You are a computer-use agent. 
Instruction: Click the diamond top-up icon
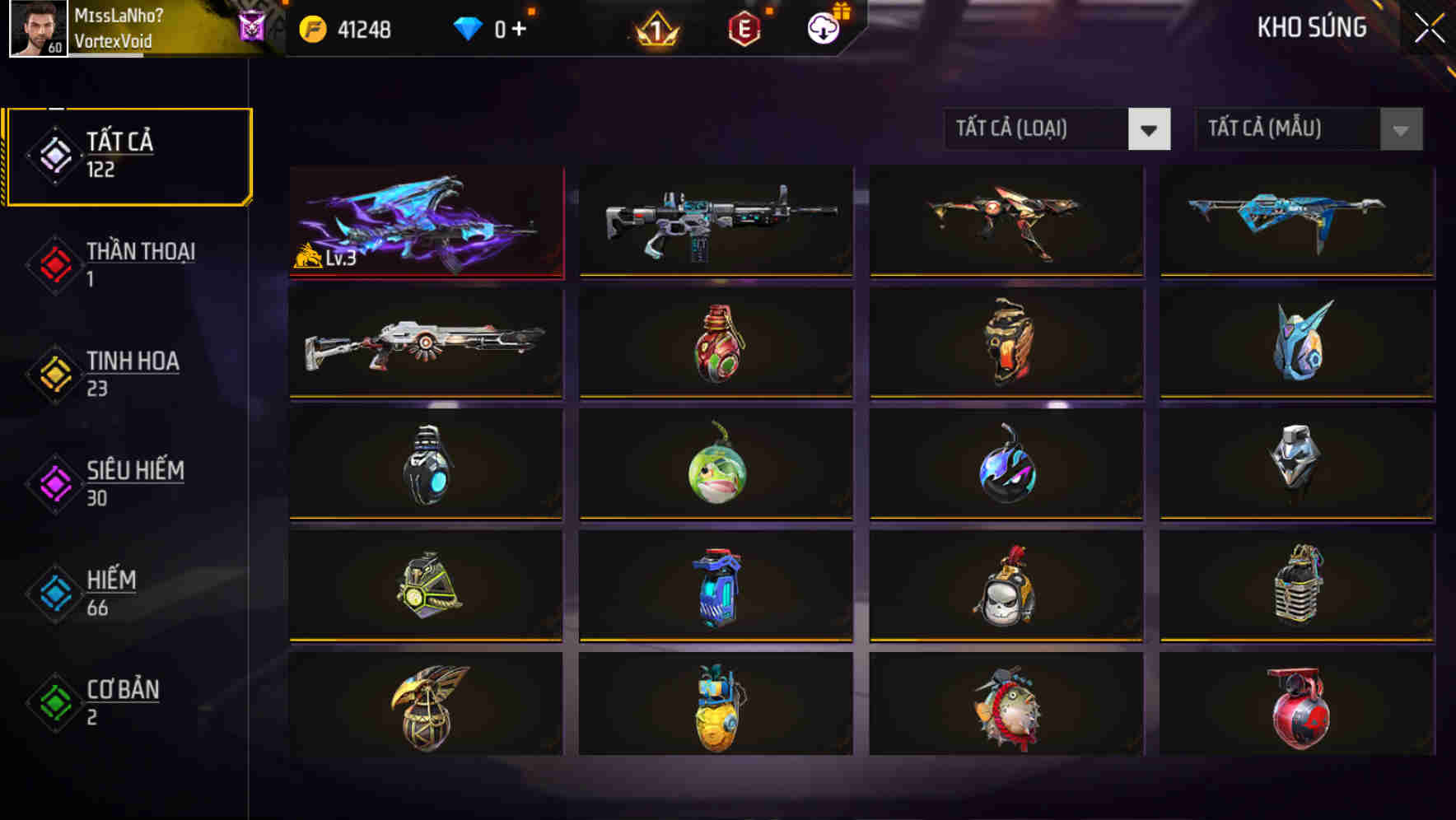click(469, 27)
